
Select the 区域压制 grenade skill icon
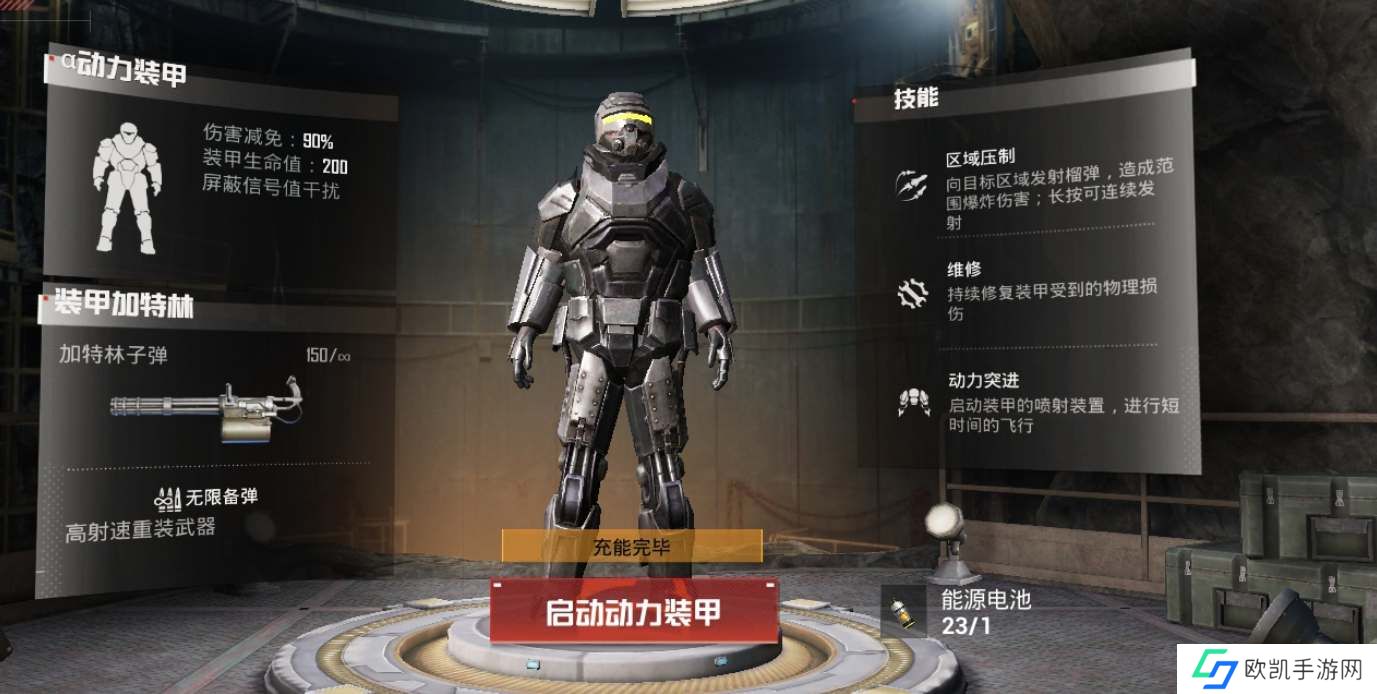912,184
